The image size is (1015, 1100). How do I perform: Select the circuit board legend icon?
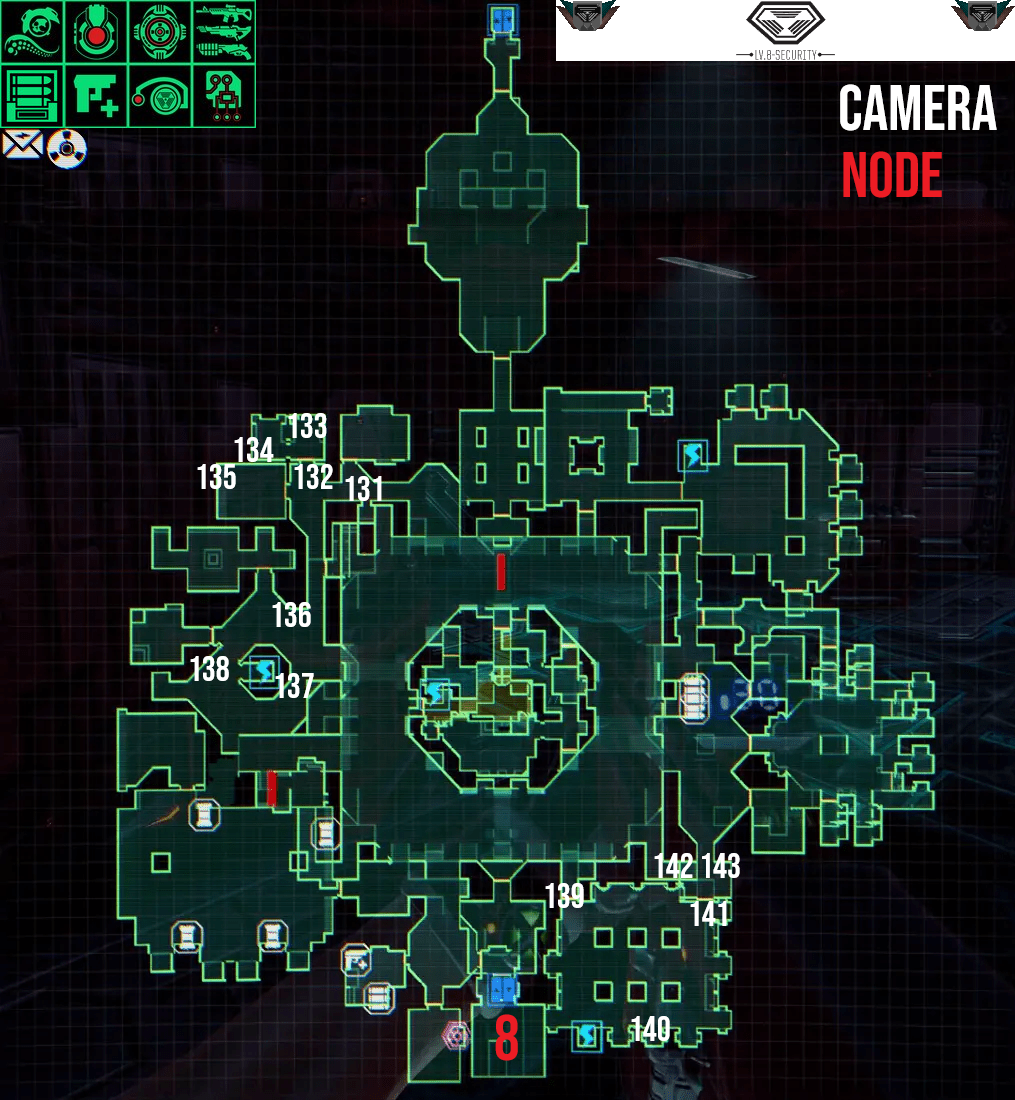[223, 96]
